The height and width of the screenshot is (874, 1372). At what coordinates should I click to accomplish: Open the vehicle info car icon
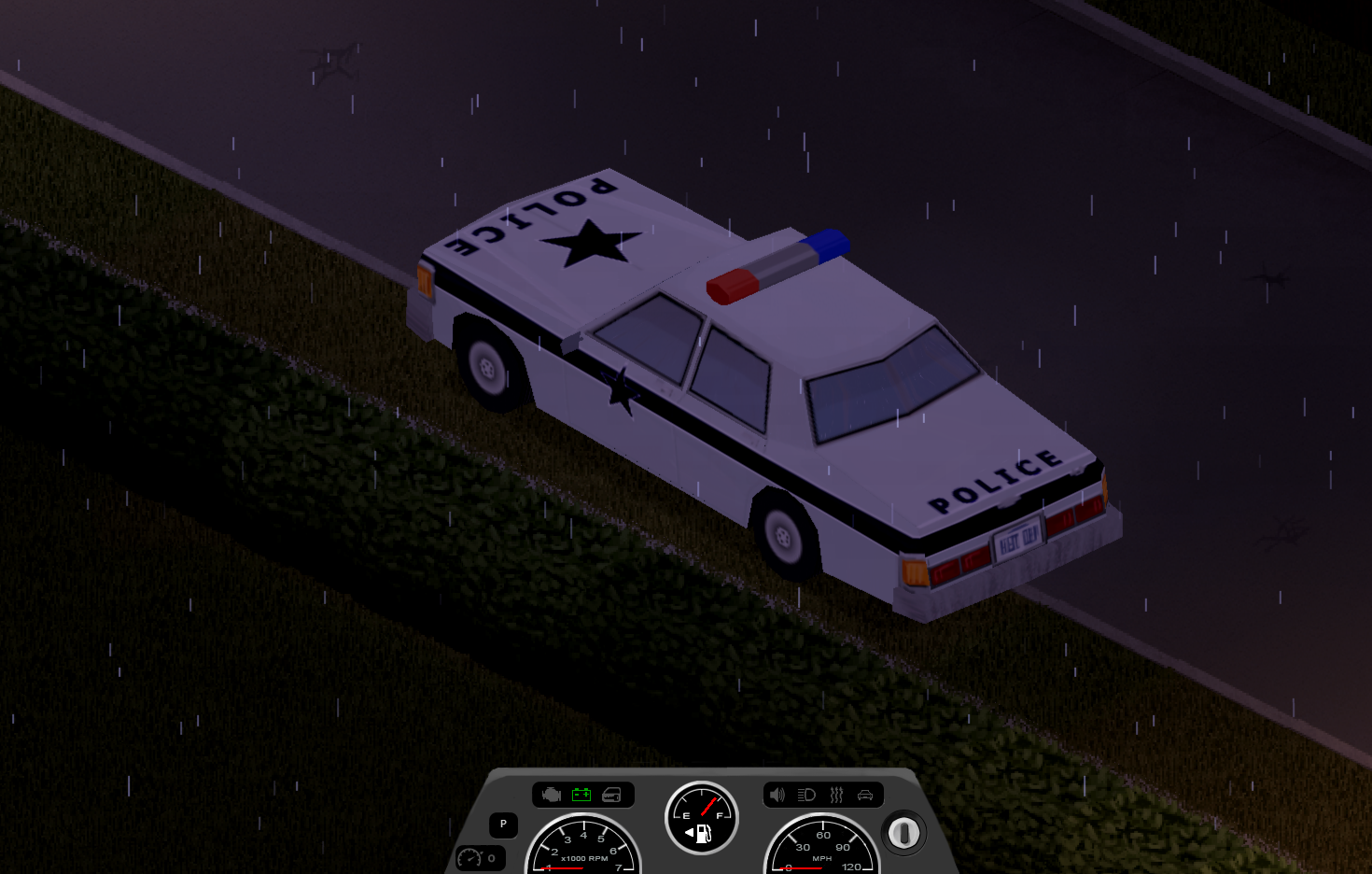coord(865,795)
